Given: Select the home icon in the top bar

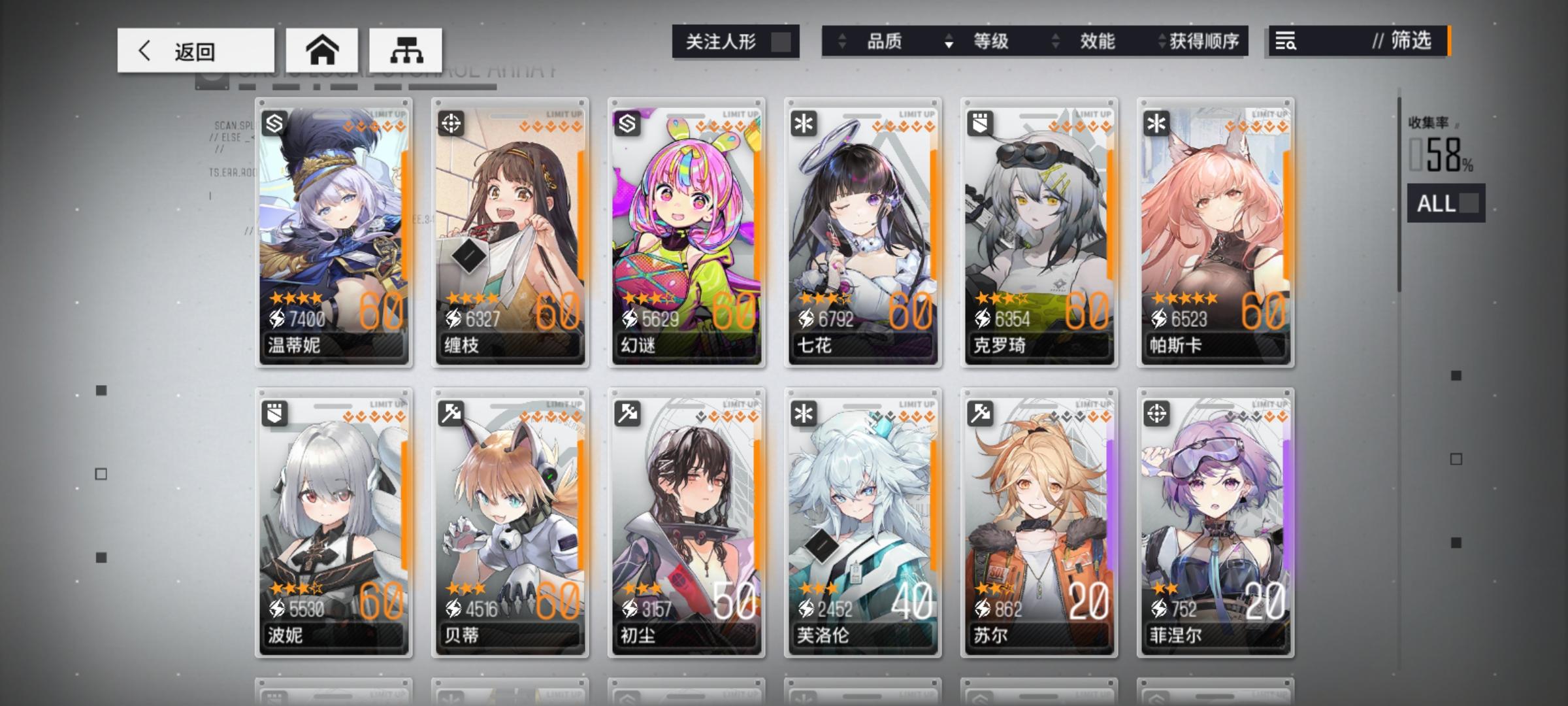Looking at the screenshot, I should (x=321, y=49).
